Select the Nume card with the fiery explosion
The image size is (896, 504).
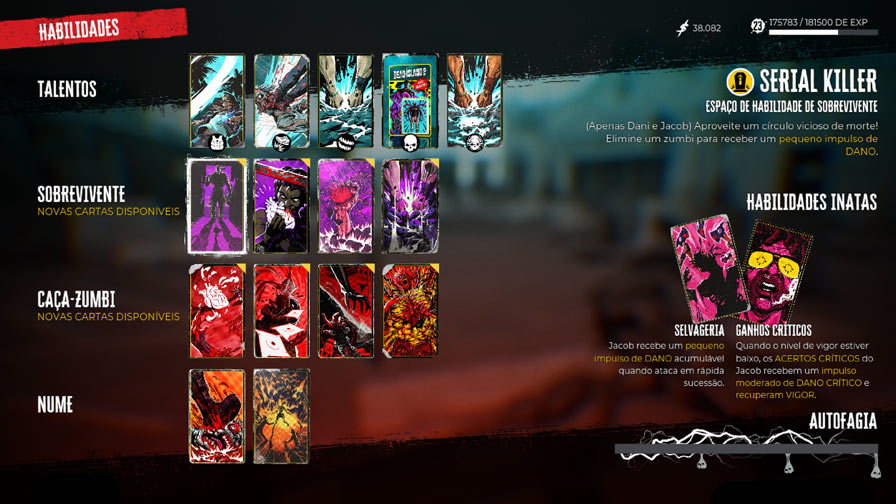[281, 416]
